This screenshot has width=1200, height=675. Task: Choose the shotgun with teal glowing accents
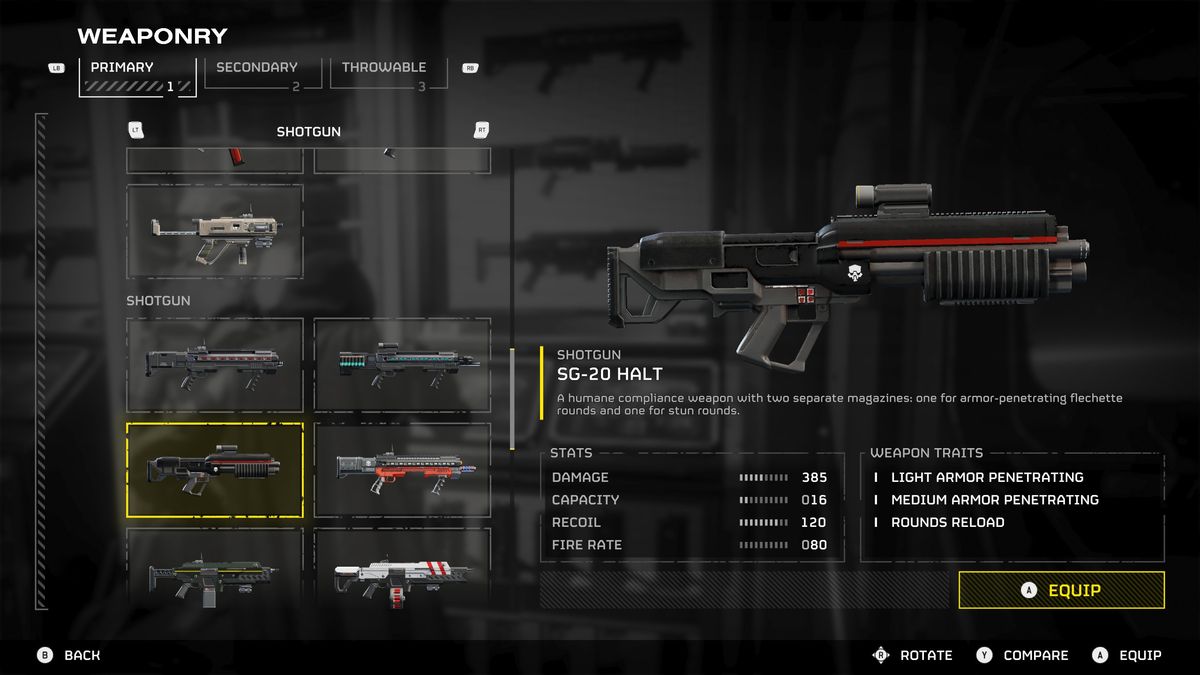[x=402, y=364]
